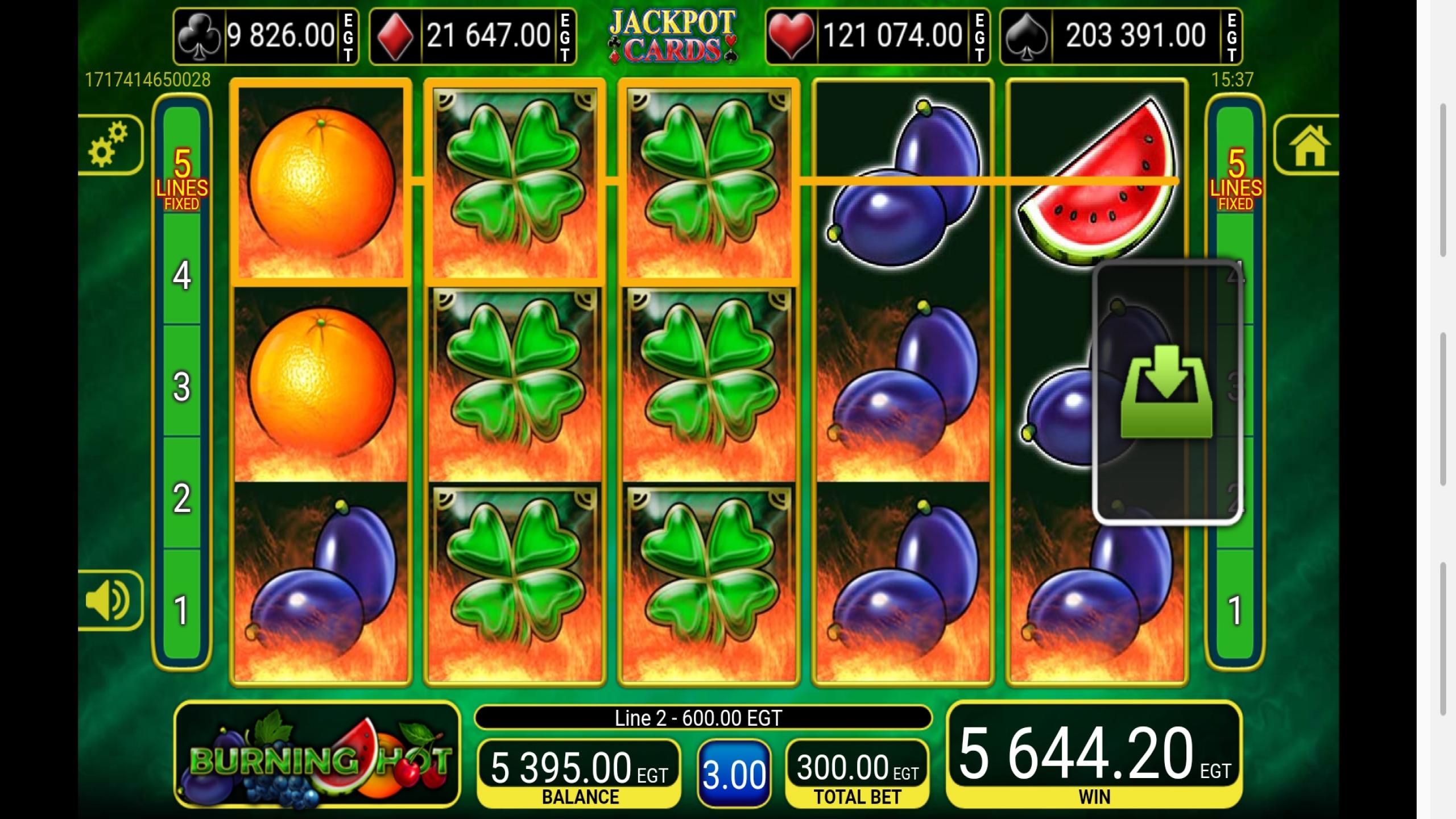Open the Burning Hot game info logo
Image resolution: width=1456 pixels, height=819 pixels.
tap(317, 754)
